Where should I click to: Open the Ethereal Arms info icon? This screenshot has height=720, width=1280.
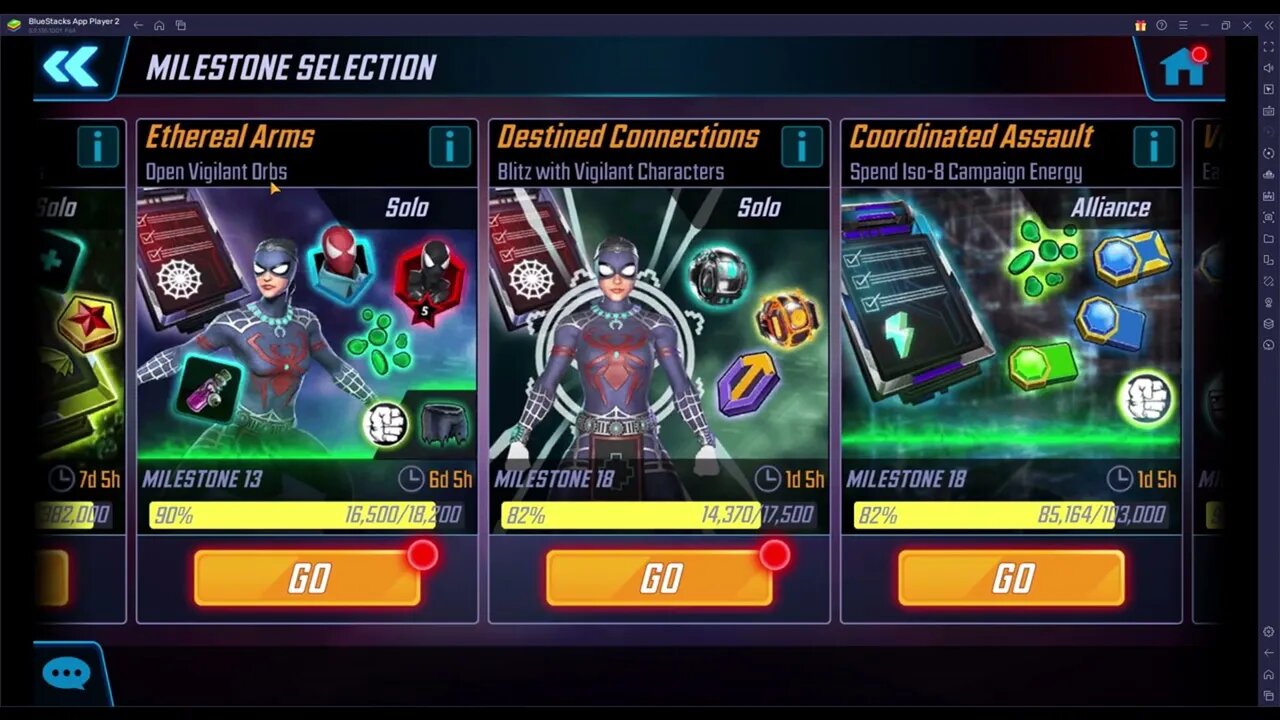pyautogui.click(x=449, y=146)
